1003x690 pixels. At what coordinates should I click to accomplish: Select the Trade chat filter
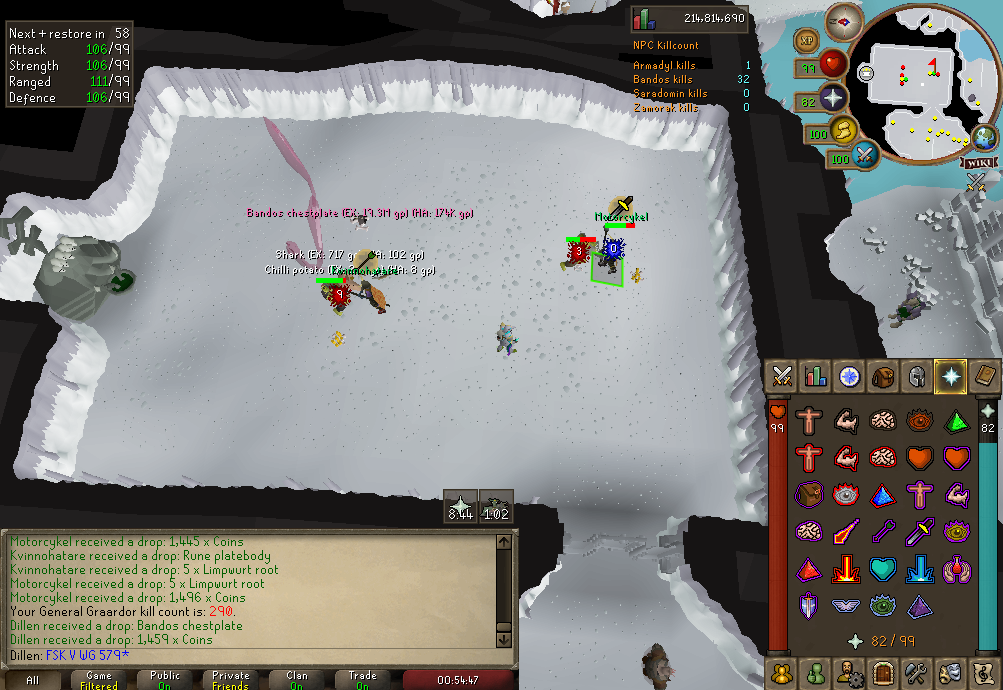point(363,680)
